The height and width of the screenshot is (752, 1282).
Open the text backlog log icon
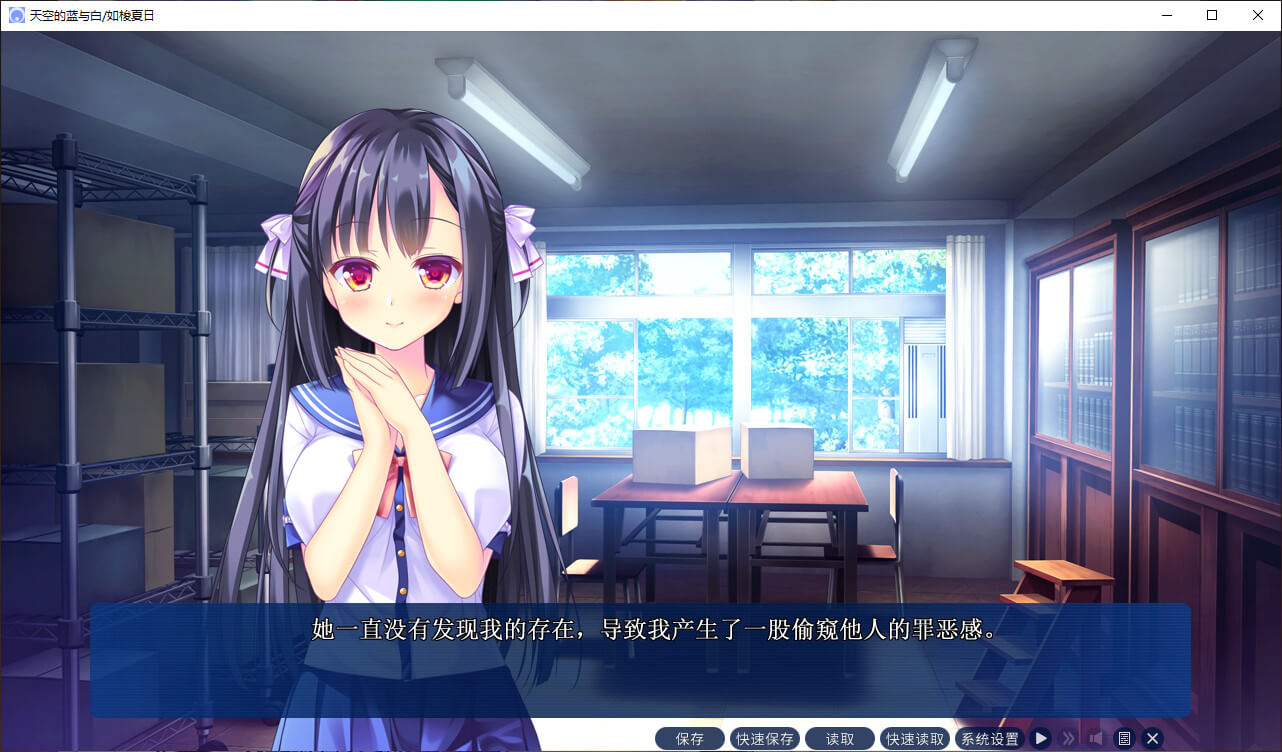tap(1124, 738)
